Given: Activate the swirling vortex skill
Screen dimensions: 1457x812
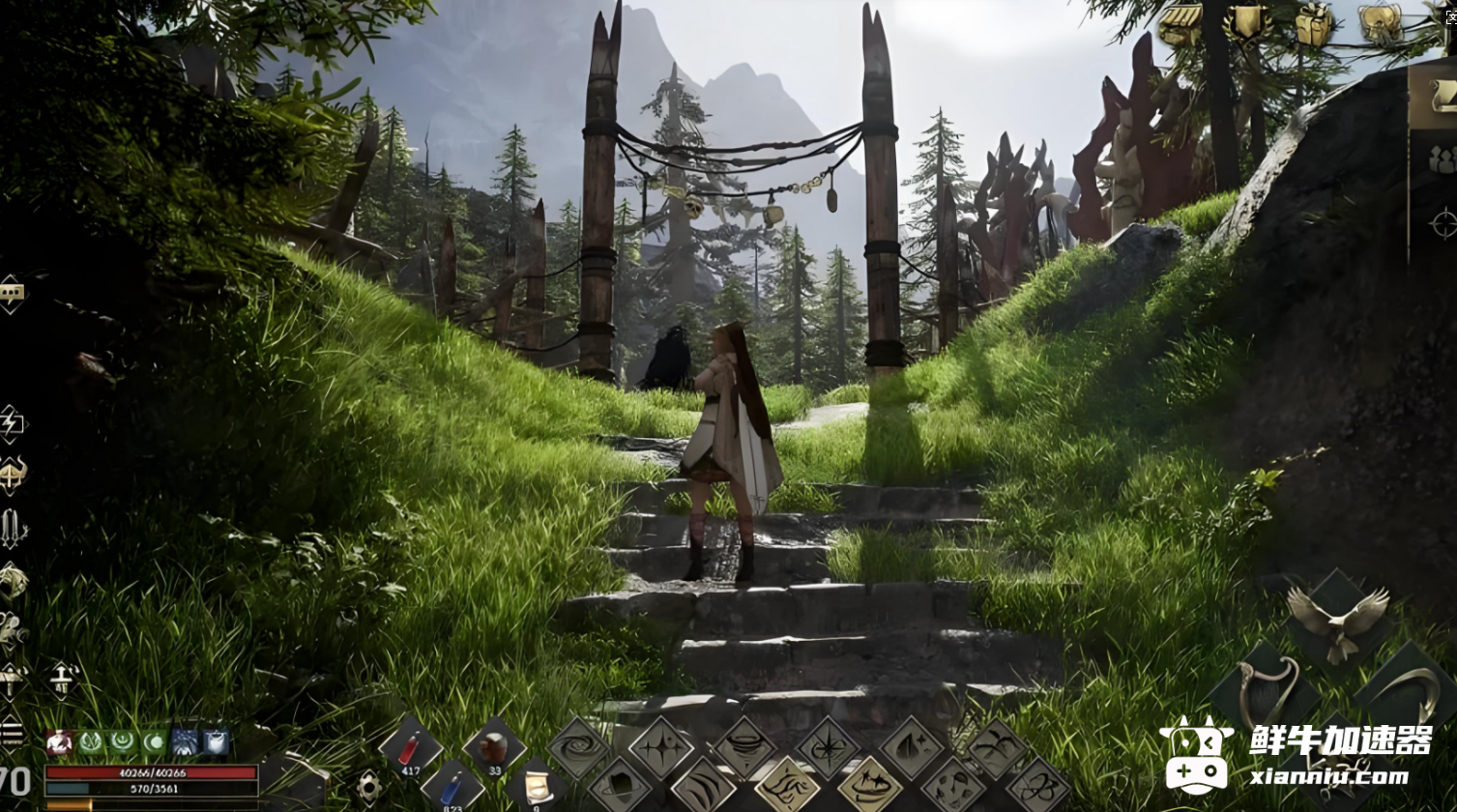Looking at the screenshot, I should click(x=578, y=749).
